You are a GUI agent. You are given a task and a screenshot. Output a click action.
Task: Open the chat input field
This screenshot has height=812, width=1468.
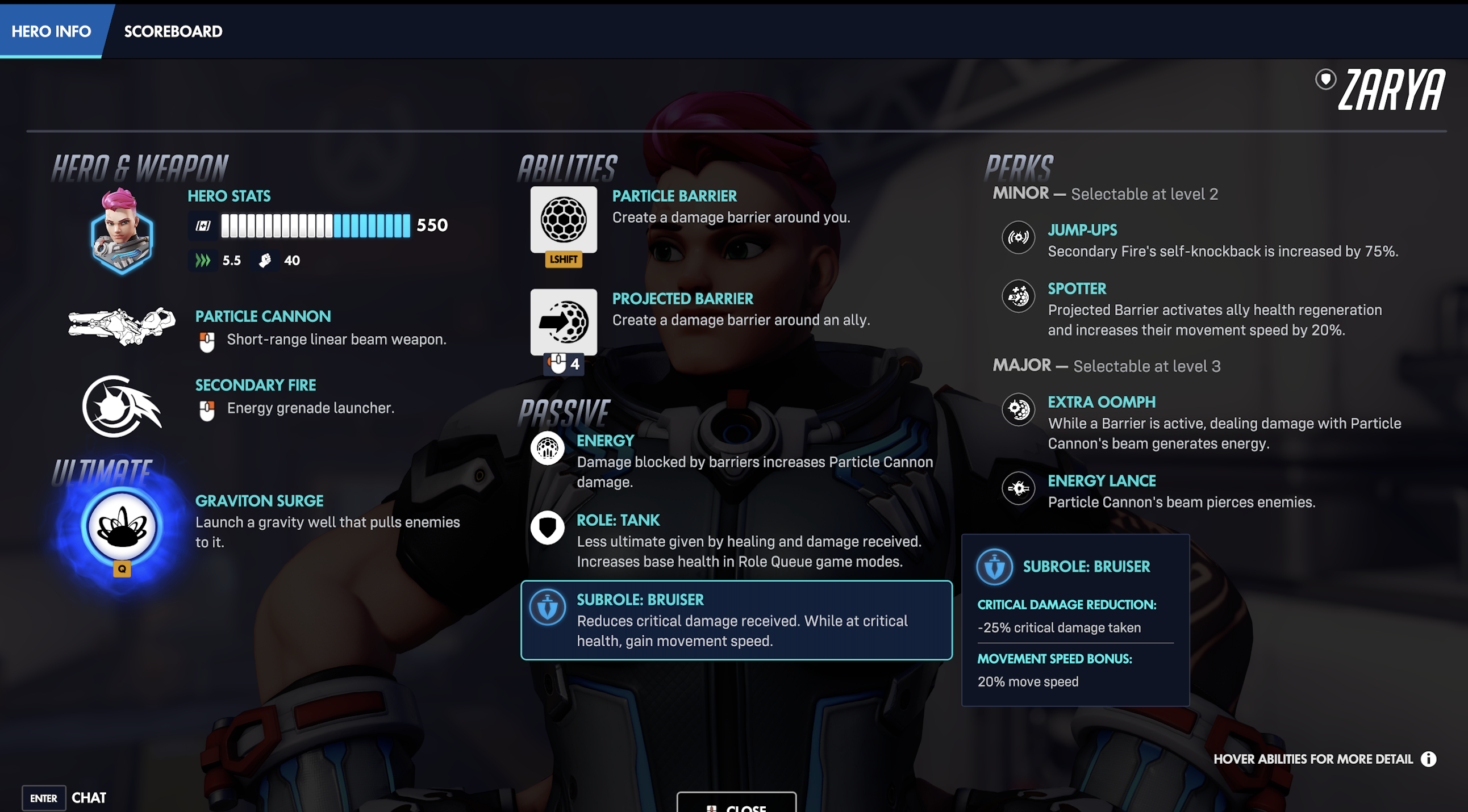(68, 797)
